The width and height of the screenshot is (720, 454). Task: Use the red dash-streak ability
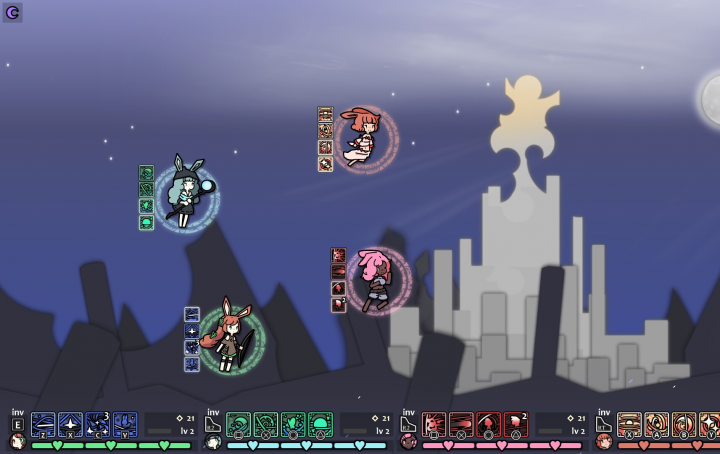pos(461,424)
